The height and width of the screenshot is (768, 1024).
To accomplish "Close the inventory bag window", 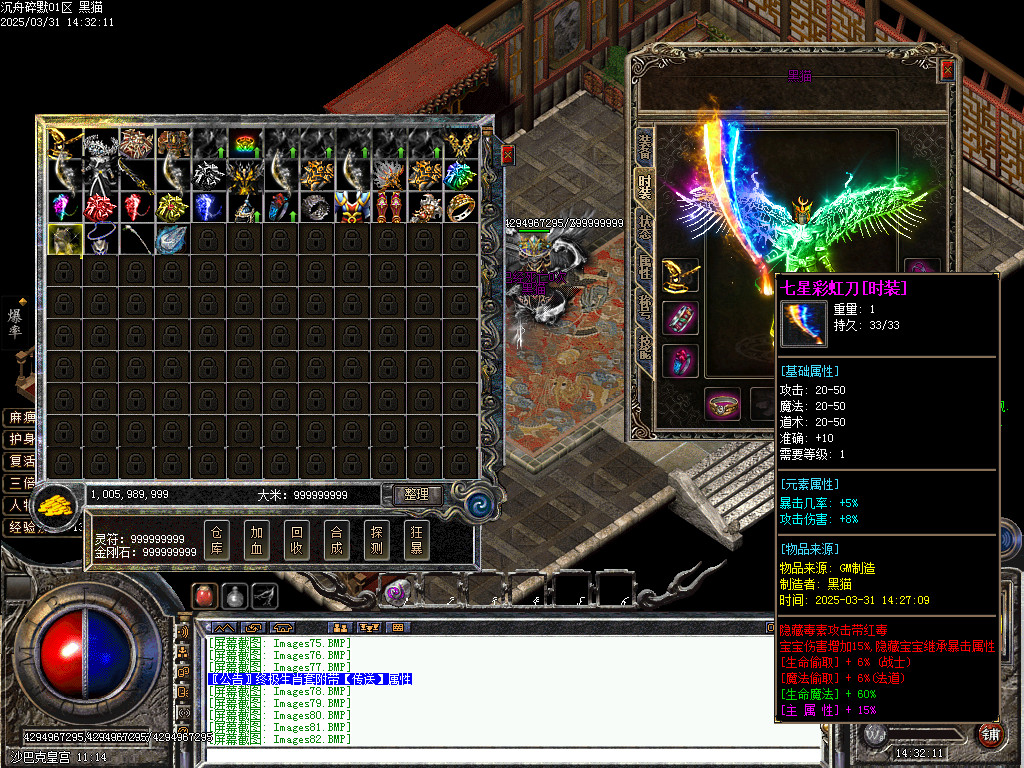I will (x=507, y=154).
